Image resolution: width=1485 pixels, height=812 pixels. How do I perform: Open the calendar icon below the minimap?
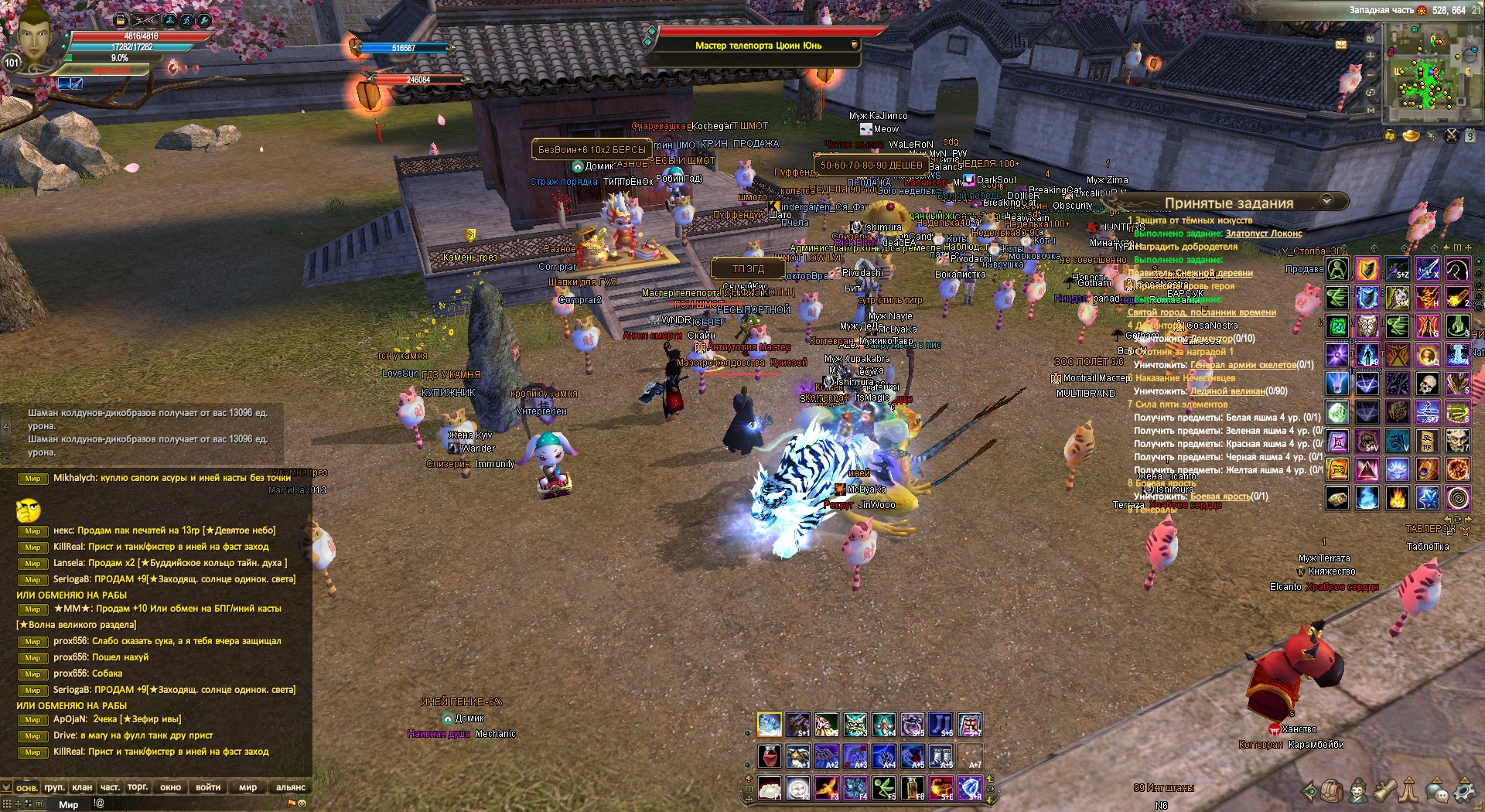[1470, 136]
